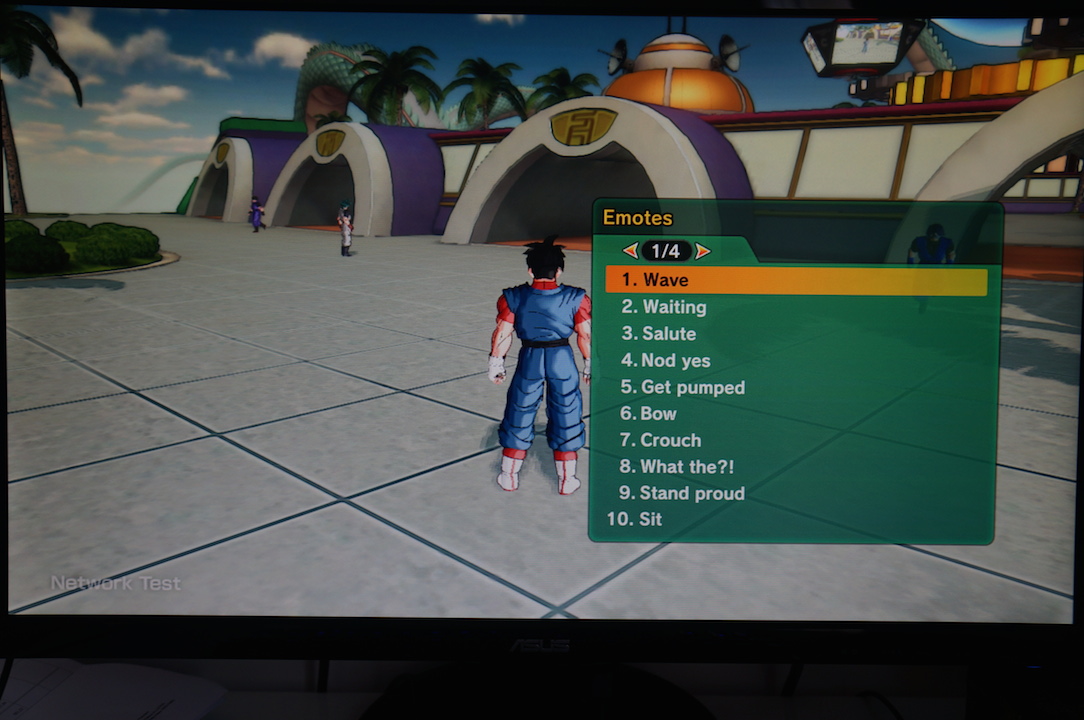Click the previous emote page arrow
Image resolution: width=1084 pixels, height=720 pixels.
630,251
